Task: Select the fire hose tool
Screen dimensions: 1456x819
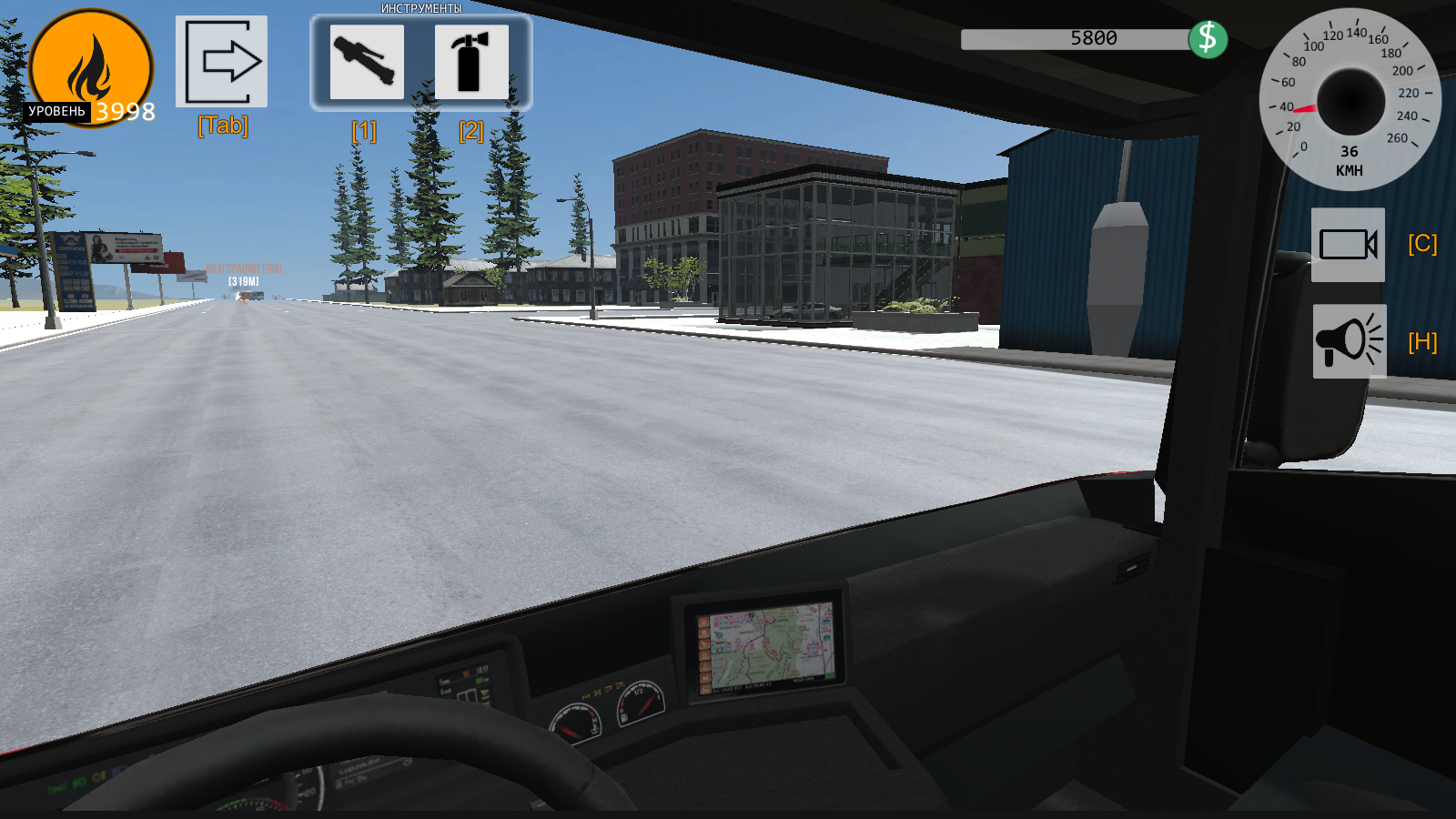Action: click(365, 61)
